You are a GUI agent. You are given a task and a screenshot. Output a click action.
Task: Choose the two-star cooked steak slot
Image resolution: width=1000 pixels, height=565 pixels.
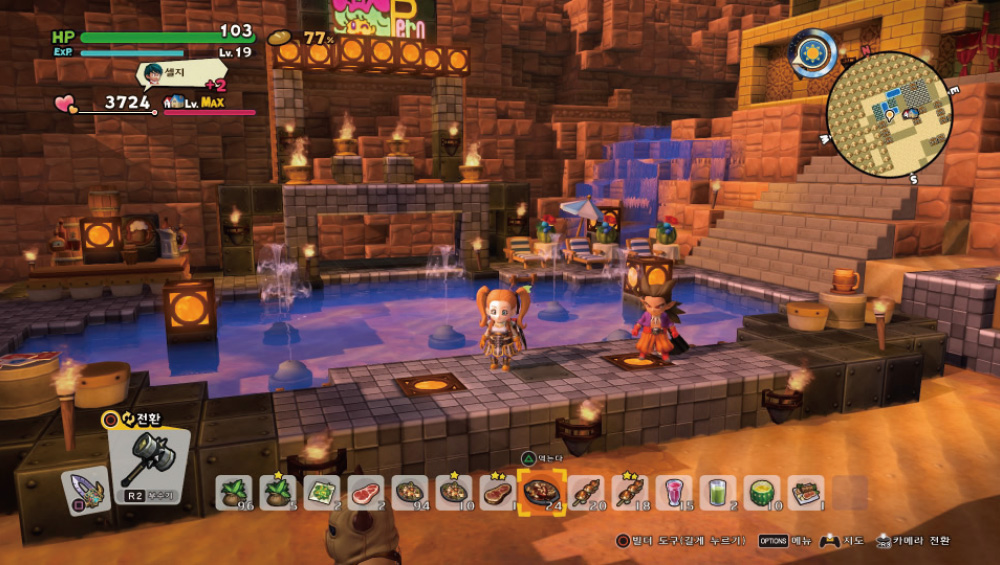pos(497,492)
